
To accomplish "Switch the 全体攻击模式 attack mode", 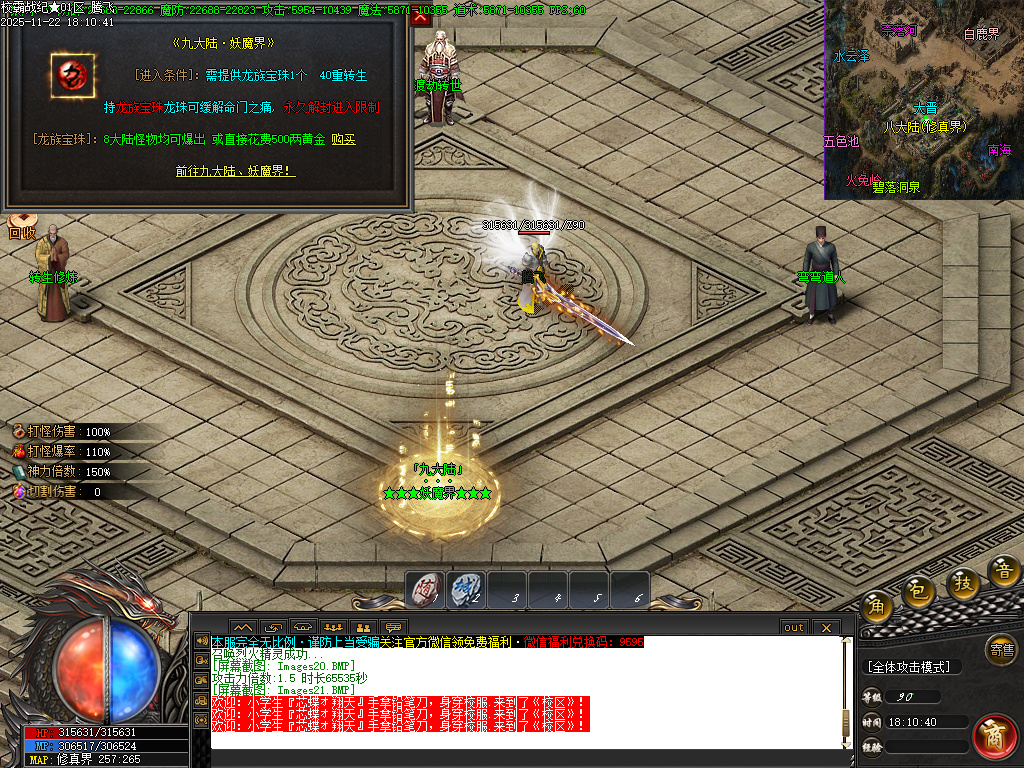I will tap(910, 667).
